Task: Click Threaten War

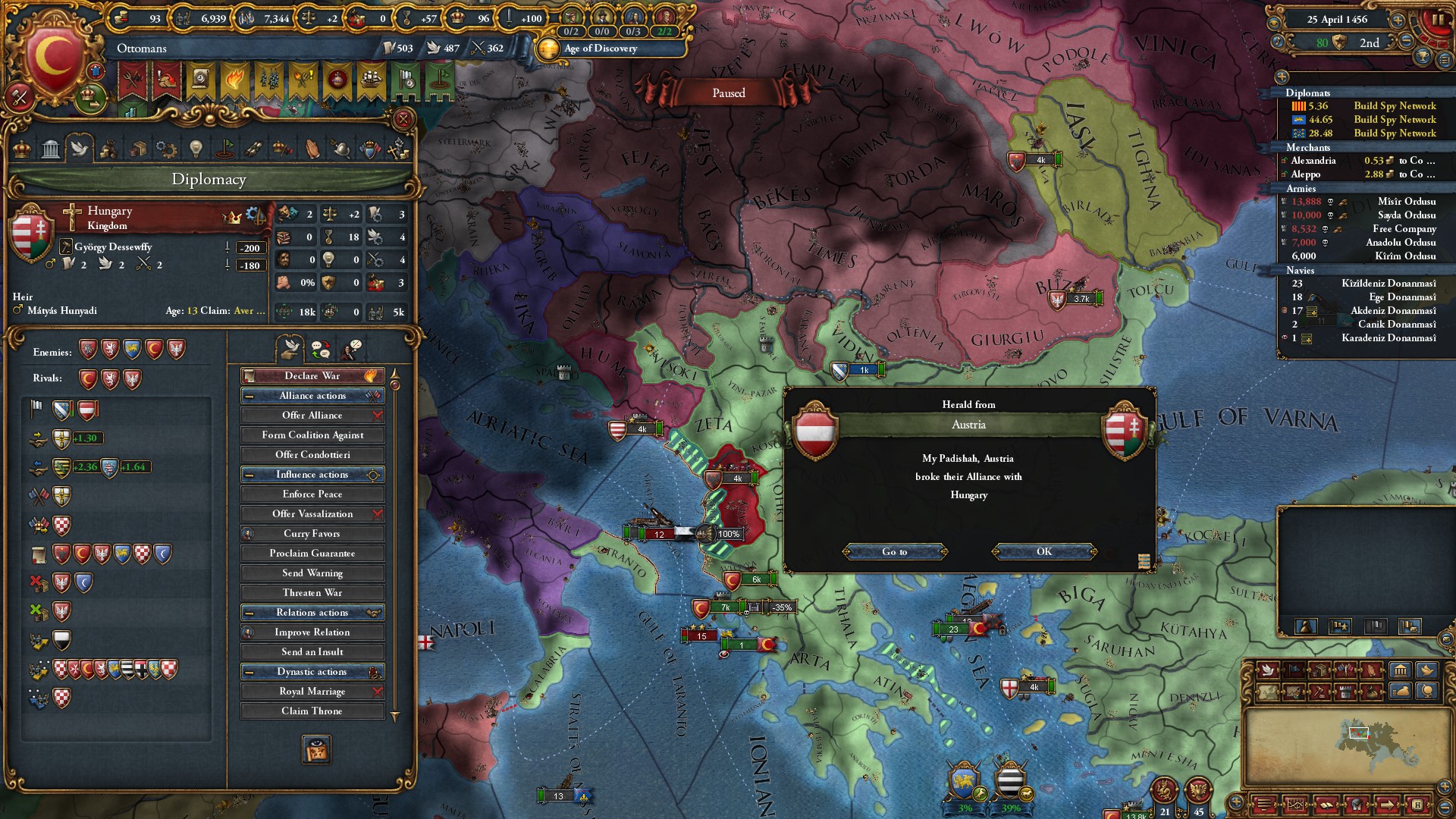Action: [312, 592]
